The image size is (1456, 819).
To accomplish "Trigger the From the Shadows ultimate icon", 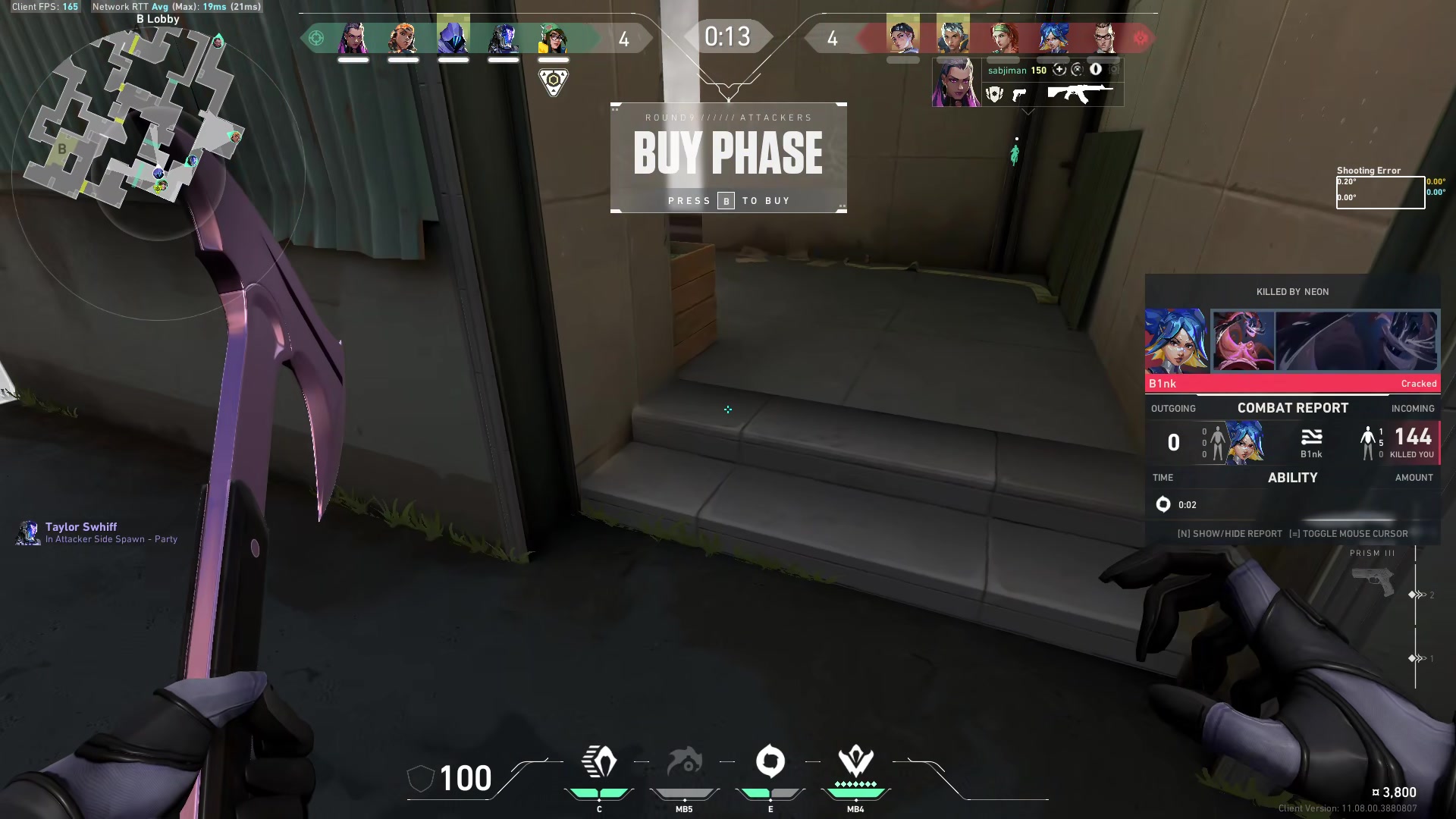I will click(855, 763).
